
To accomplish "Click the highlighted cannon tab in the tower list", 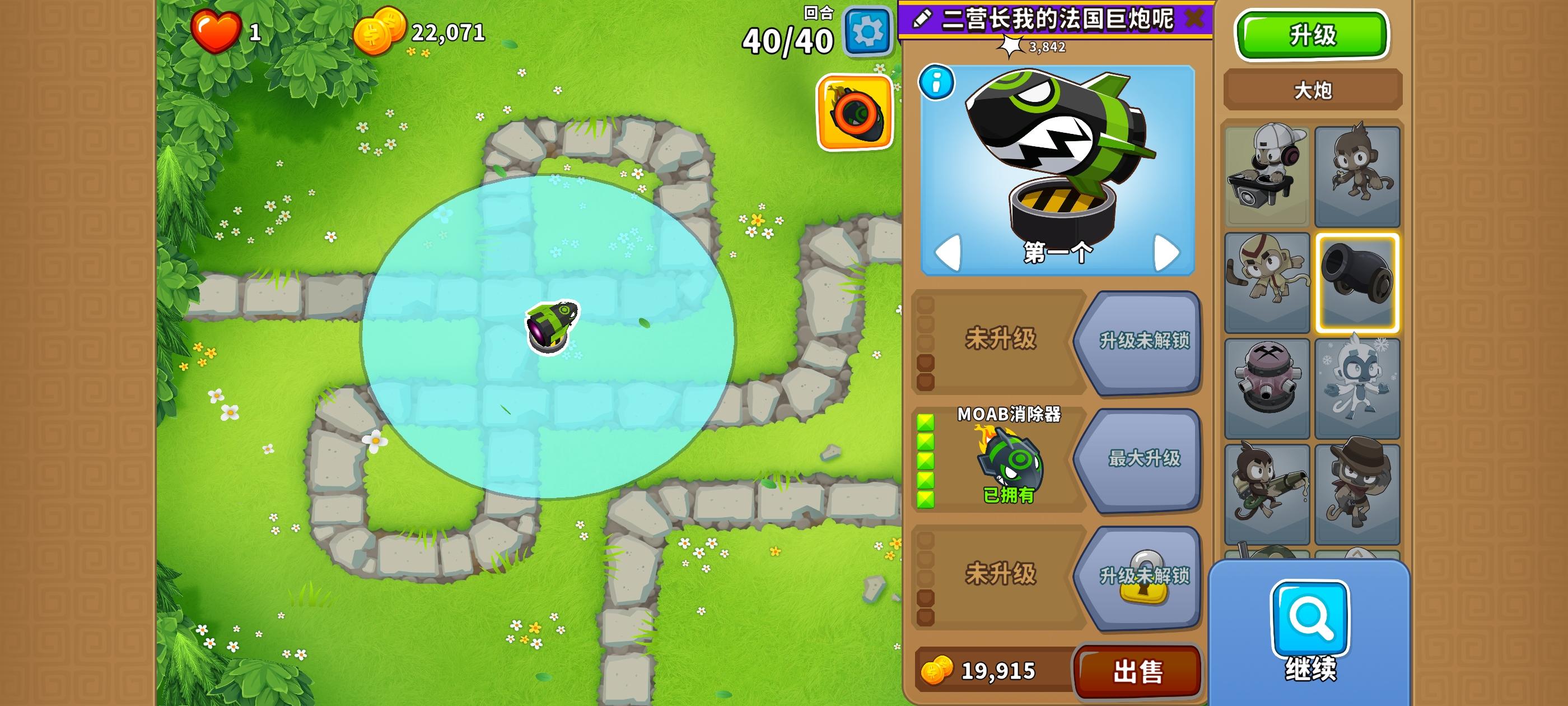I will click(1356, 280).
